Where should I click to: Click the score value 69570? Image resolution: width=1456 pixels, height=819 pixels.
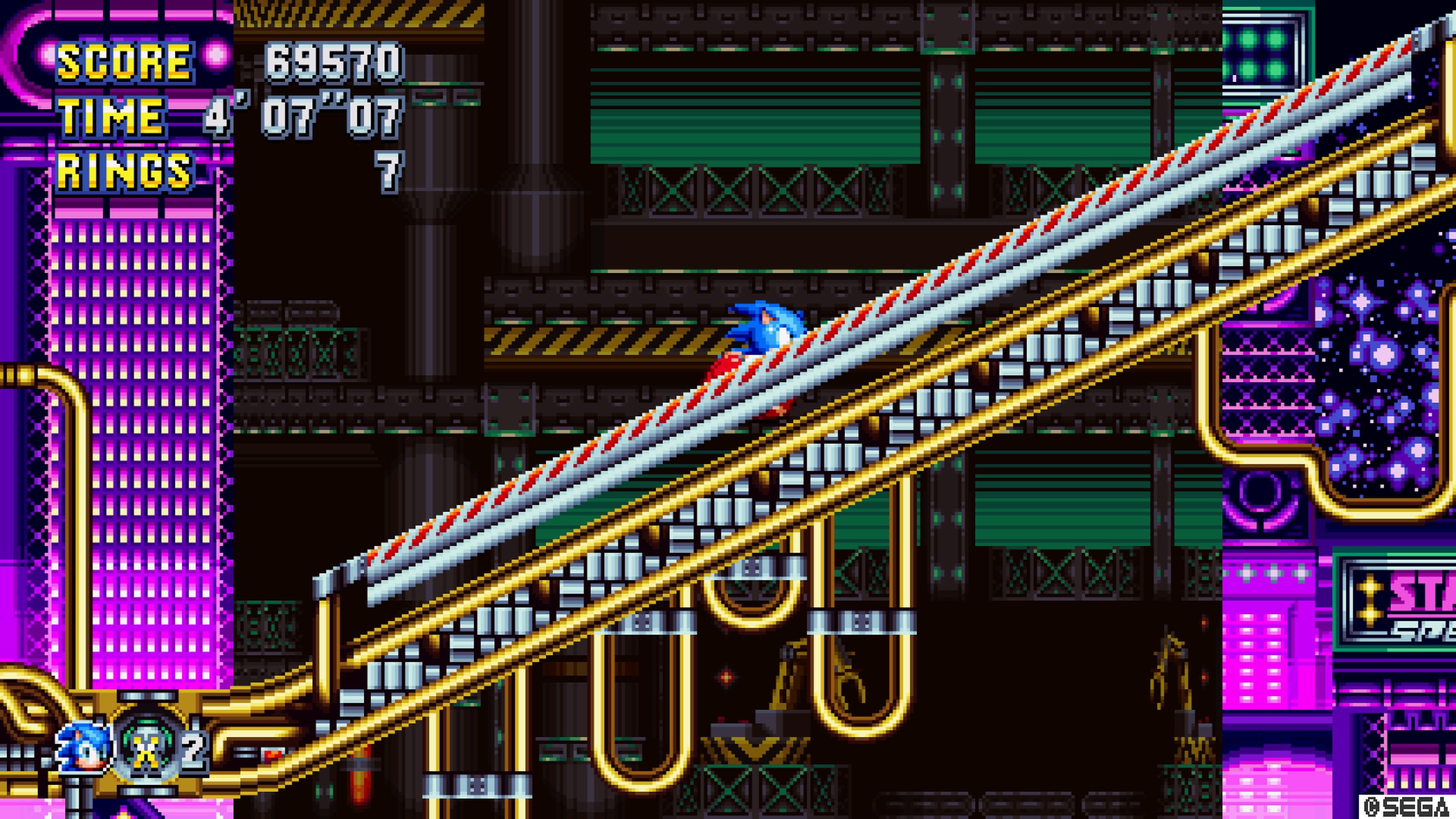point(334,62)
